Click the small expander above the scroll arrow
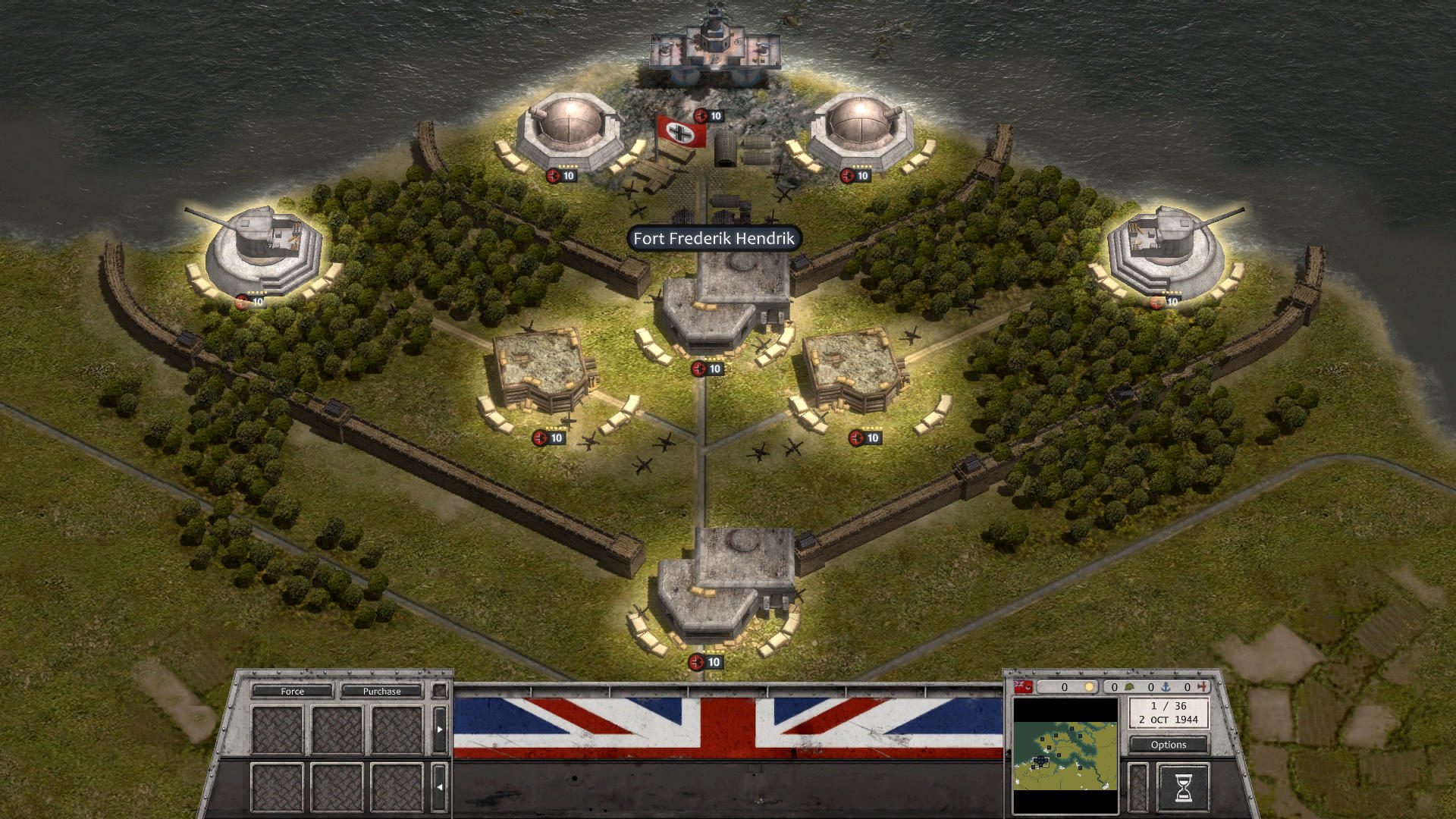The image size is (1456, 819). (440, 691)
